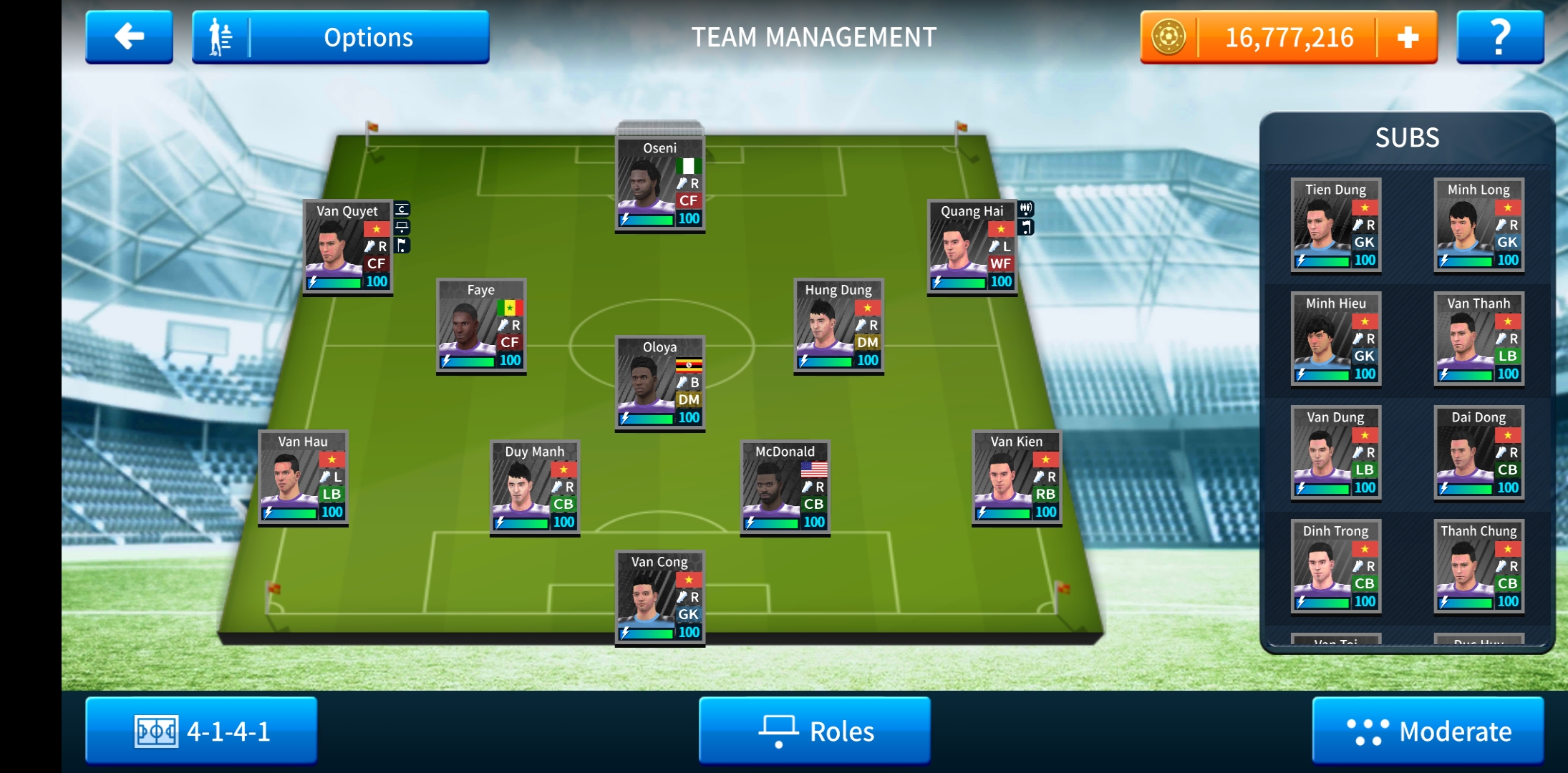Select Van Quyet's player card

tap(347, 248)
